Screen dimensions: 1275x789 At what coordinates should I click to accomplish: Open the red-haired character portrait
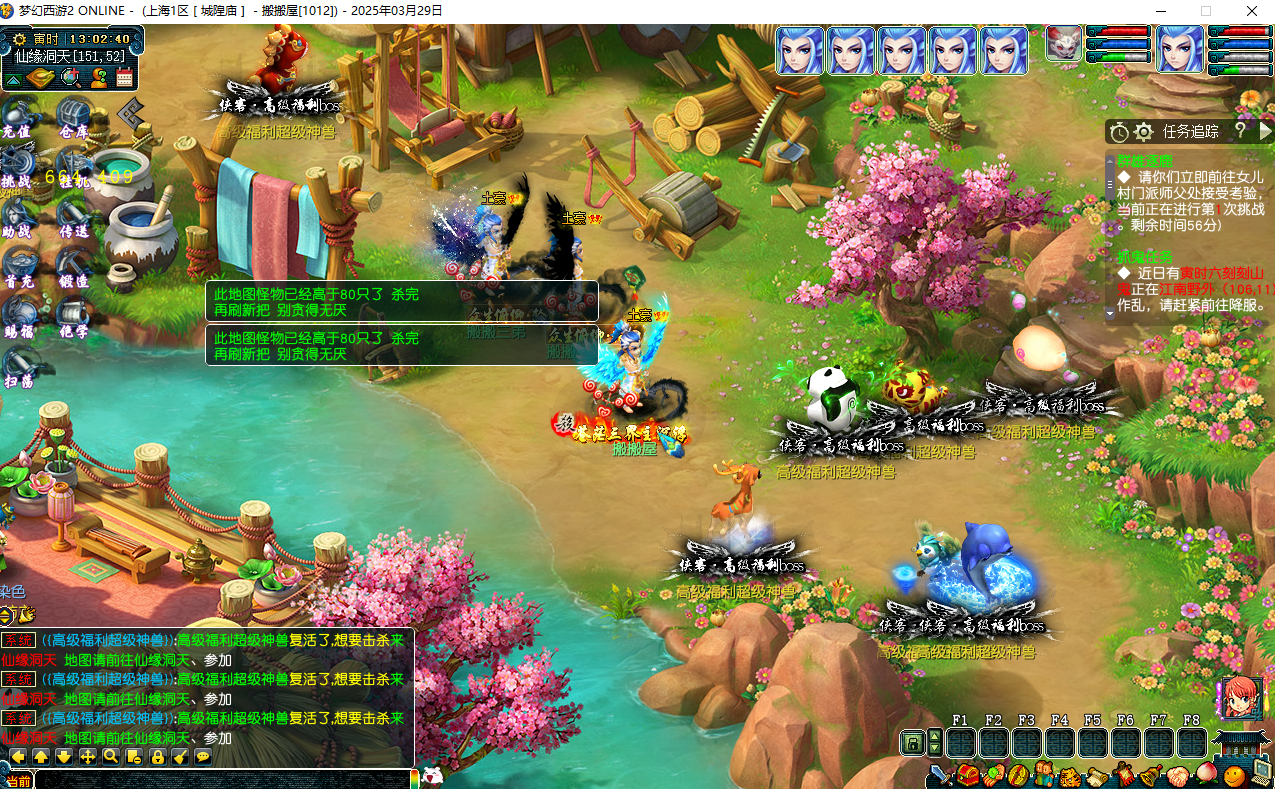pos(1237,699)
